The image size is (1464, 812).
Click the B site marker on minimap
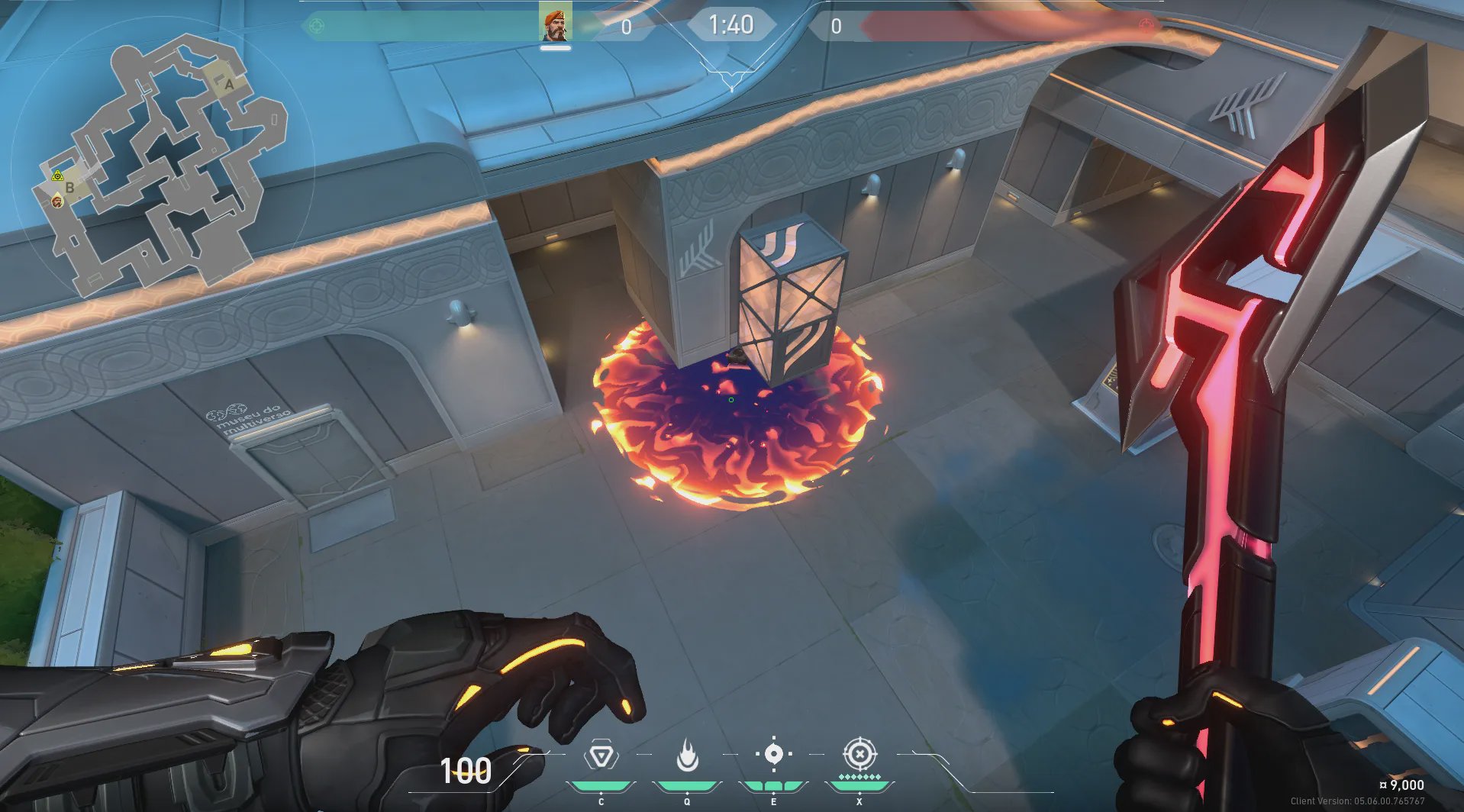click(x=70, y=187)
